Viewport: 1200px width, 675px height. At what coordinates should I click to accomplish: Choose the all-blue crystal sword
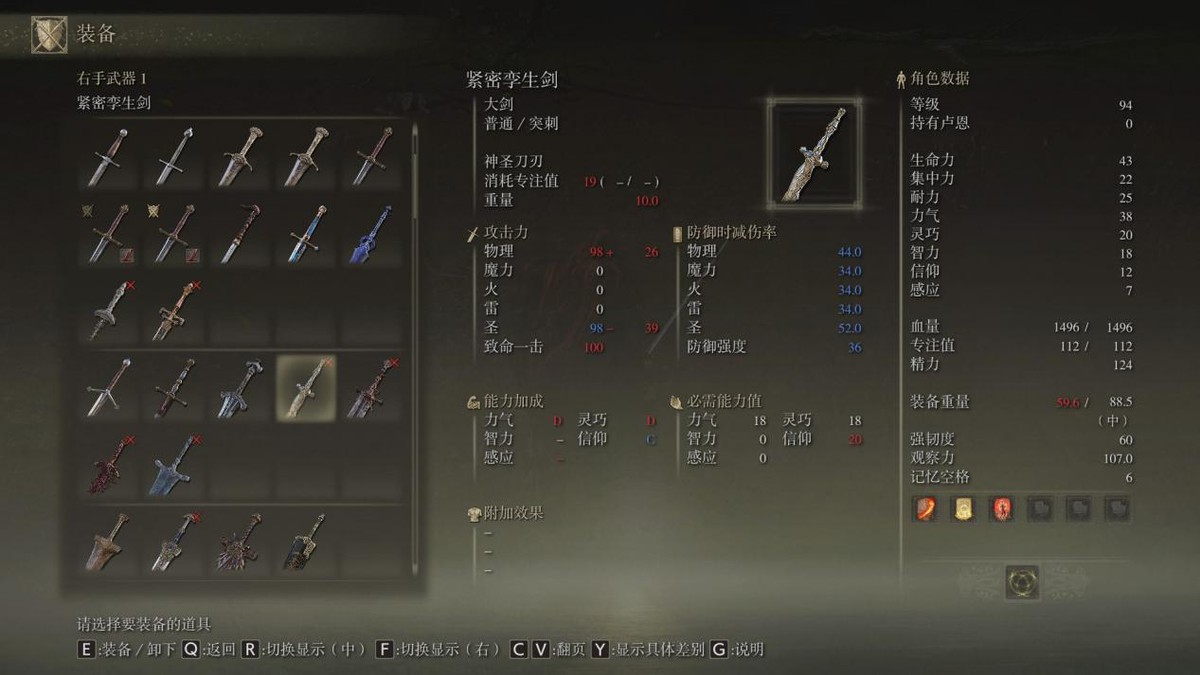(x=371, y=232)
